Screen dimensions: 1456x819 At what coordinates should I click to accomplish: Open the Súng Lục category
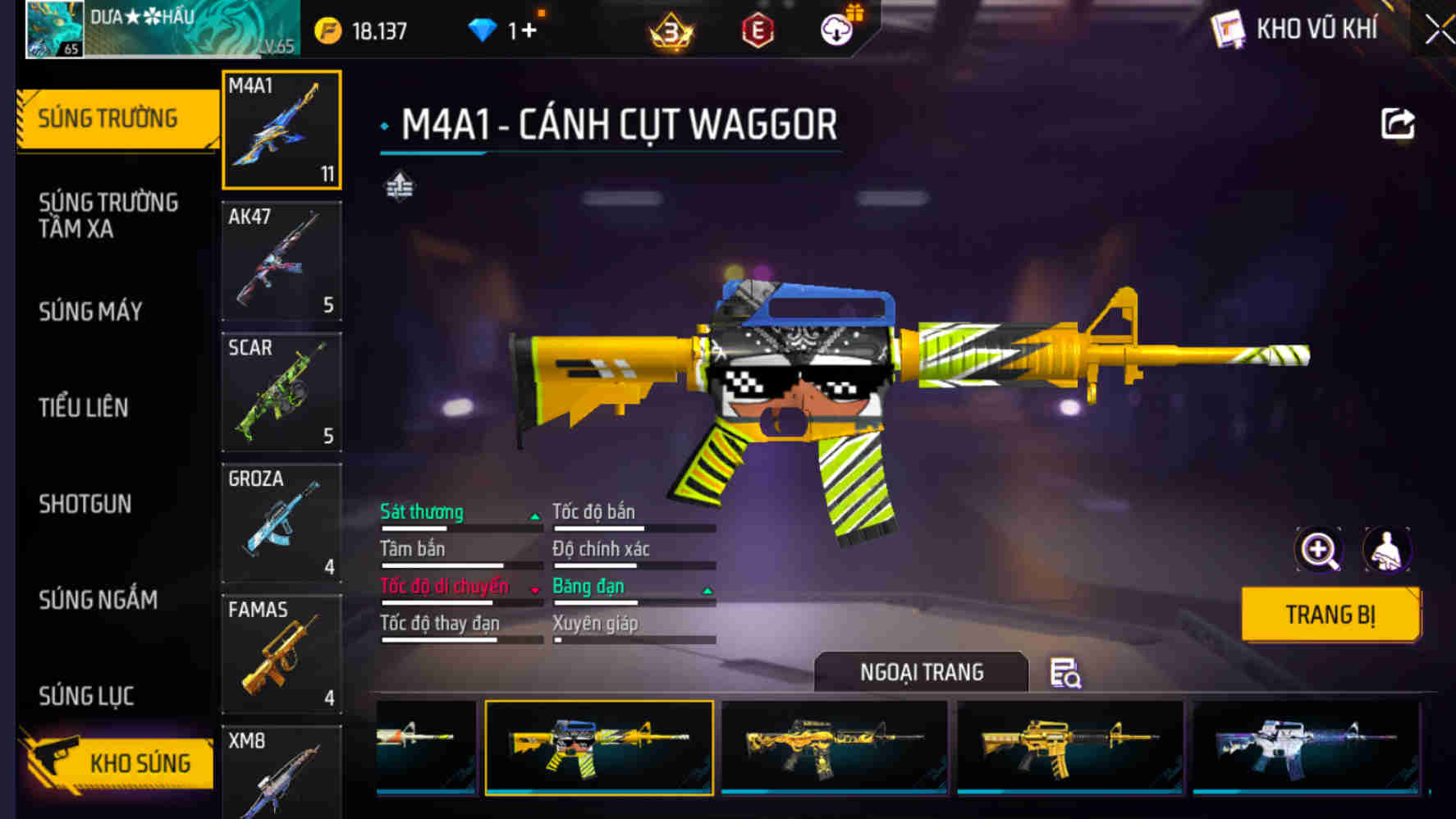86,696
